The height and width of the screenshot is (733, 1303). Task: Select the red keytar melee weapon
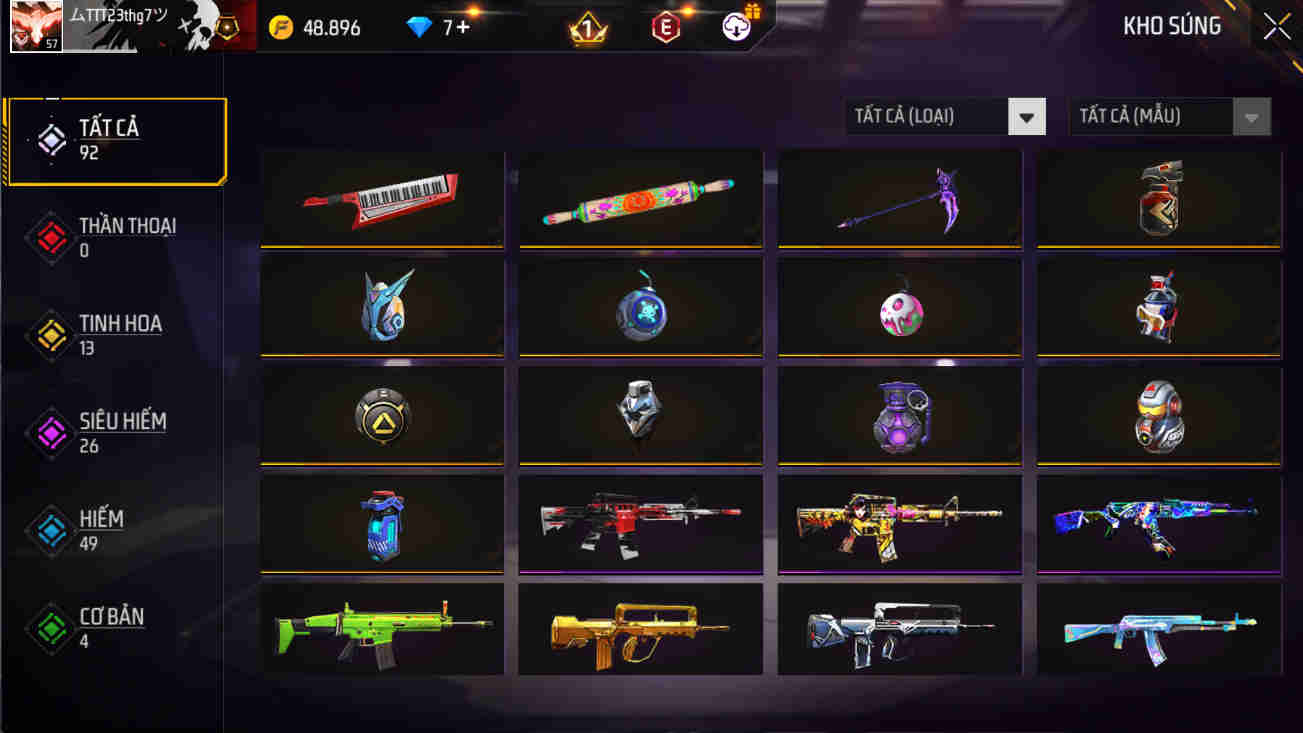[x=381, y=196]
